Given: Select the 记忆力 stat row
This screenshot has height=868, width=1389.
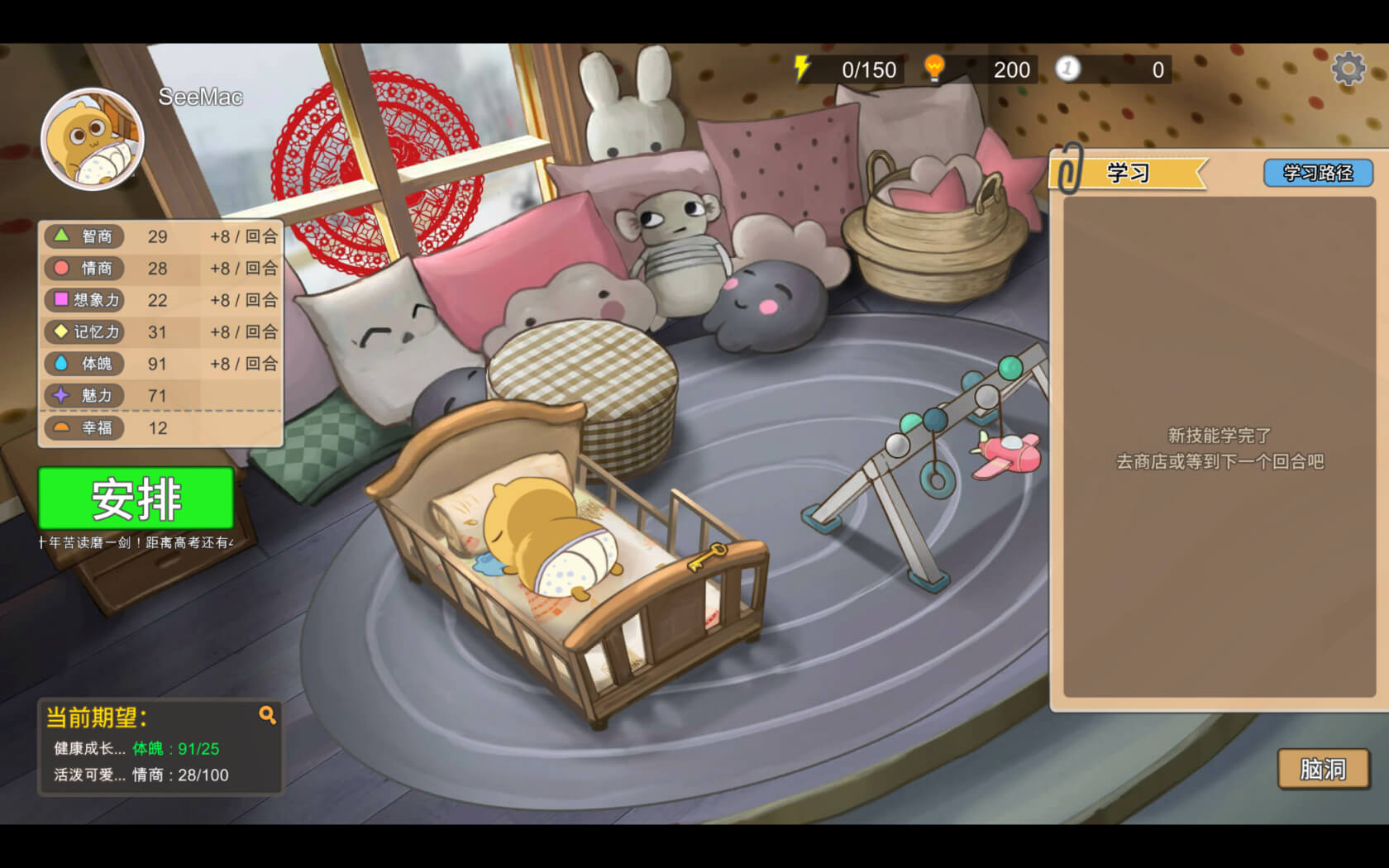Looking at the screenshot, I should [161, 332].
